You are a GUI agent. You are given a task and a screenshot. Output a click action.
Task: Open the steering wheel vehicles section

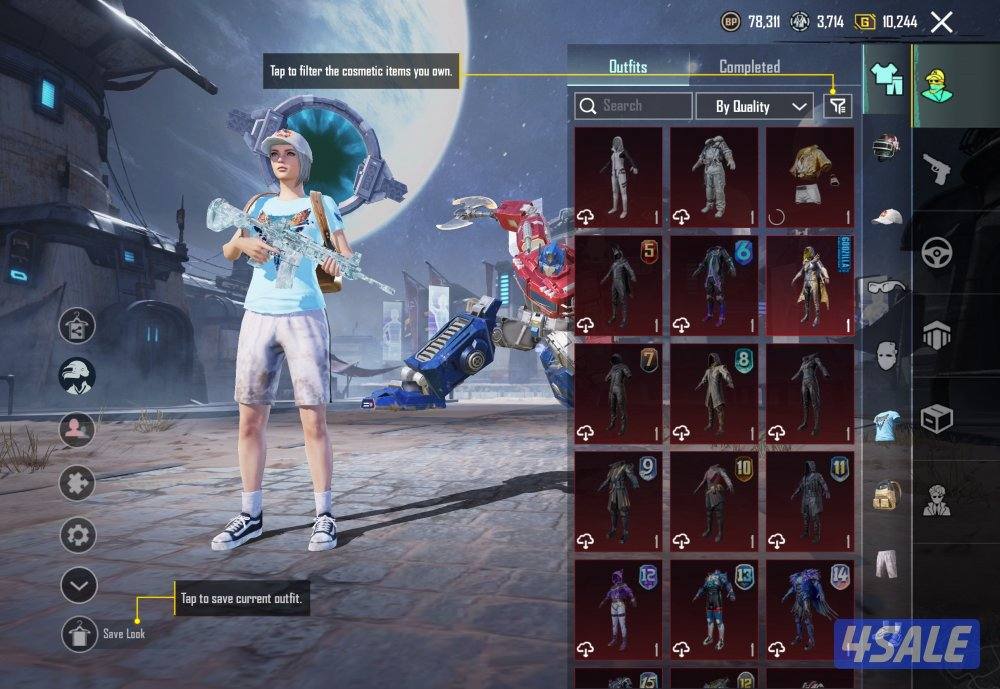937,251
